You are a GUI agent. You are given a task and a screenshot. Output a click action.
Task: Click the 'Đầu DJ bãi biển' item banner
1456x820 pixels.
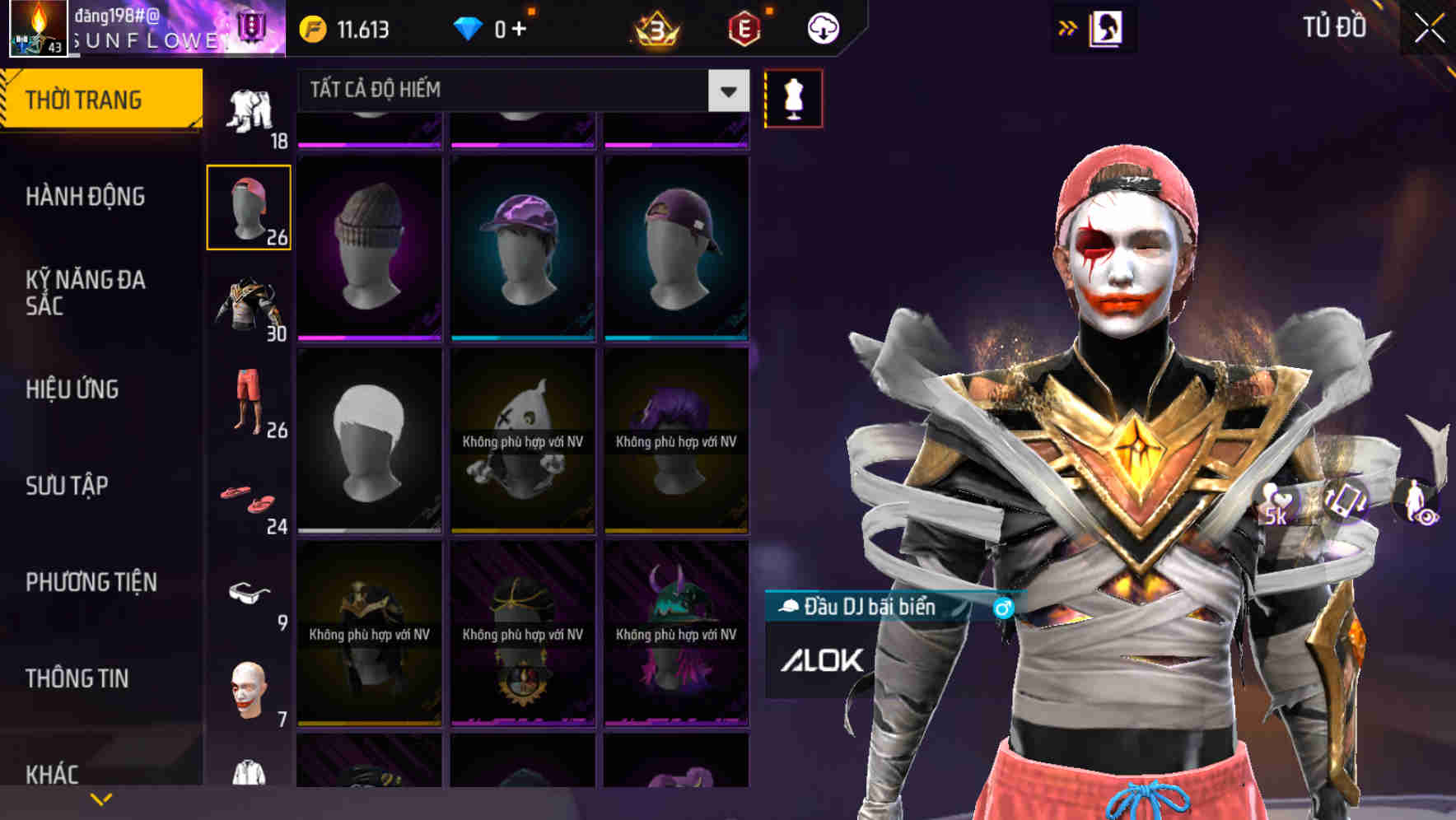[873, 607]
